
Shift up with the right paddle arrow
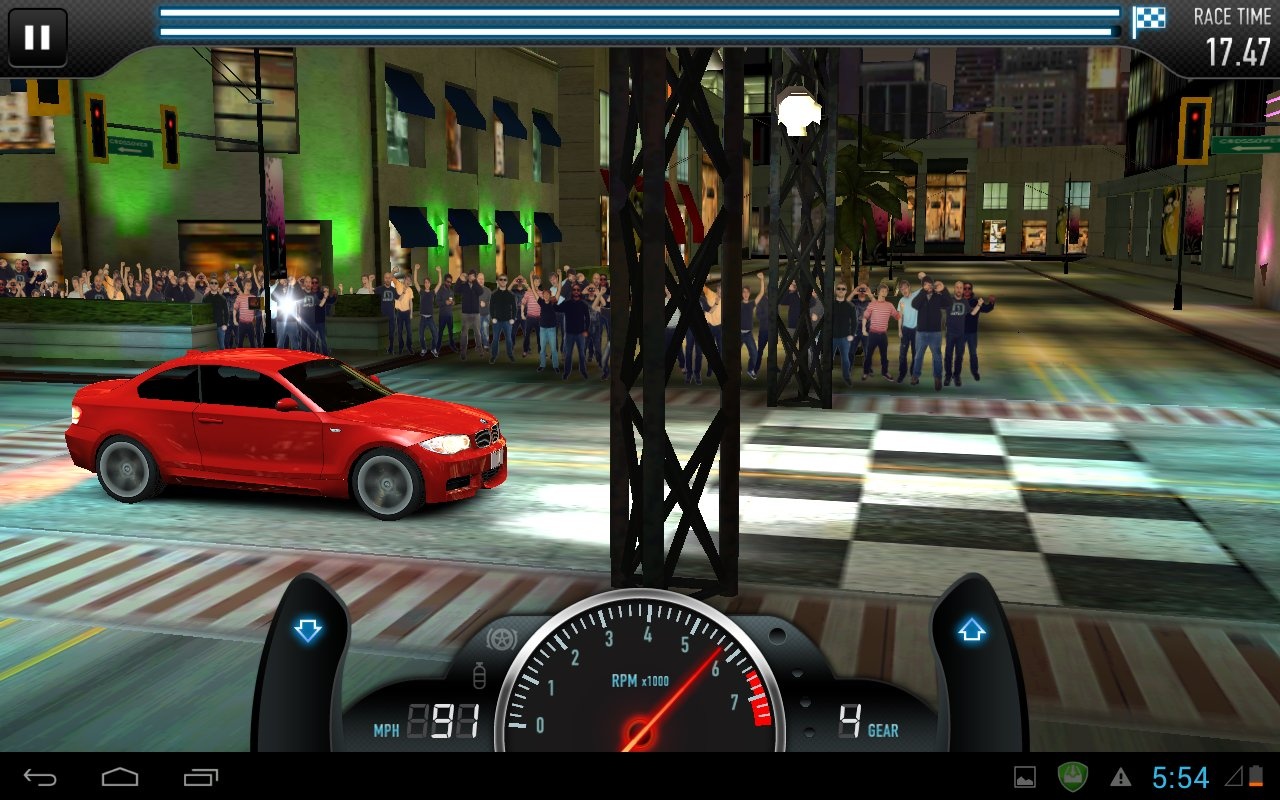click(x=972, y=631)
